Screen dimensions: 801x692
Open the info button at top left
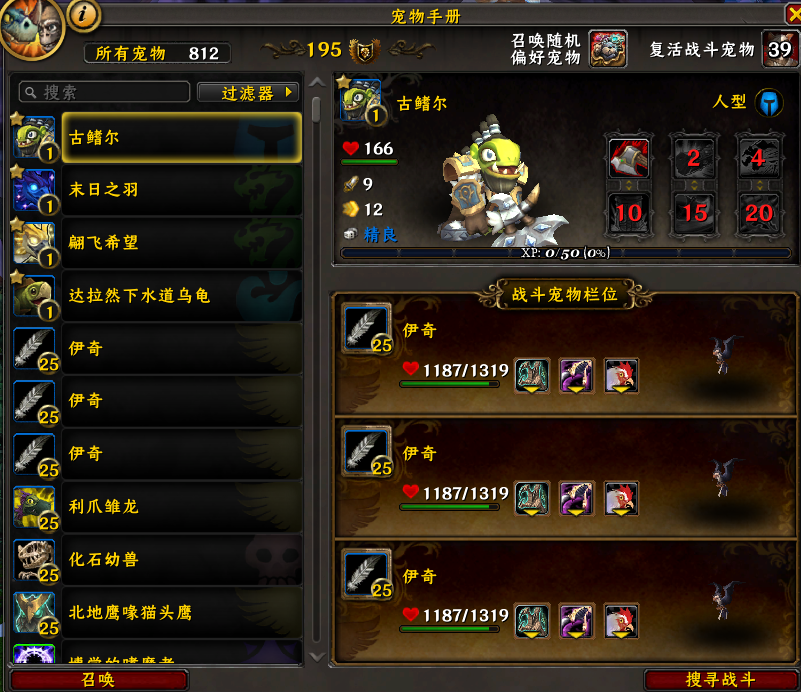tap(85, 14)
